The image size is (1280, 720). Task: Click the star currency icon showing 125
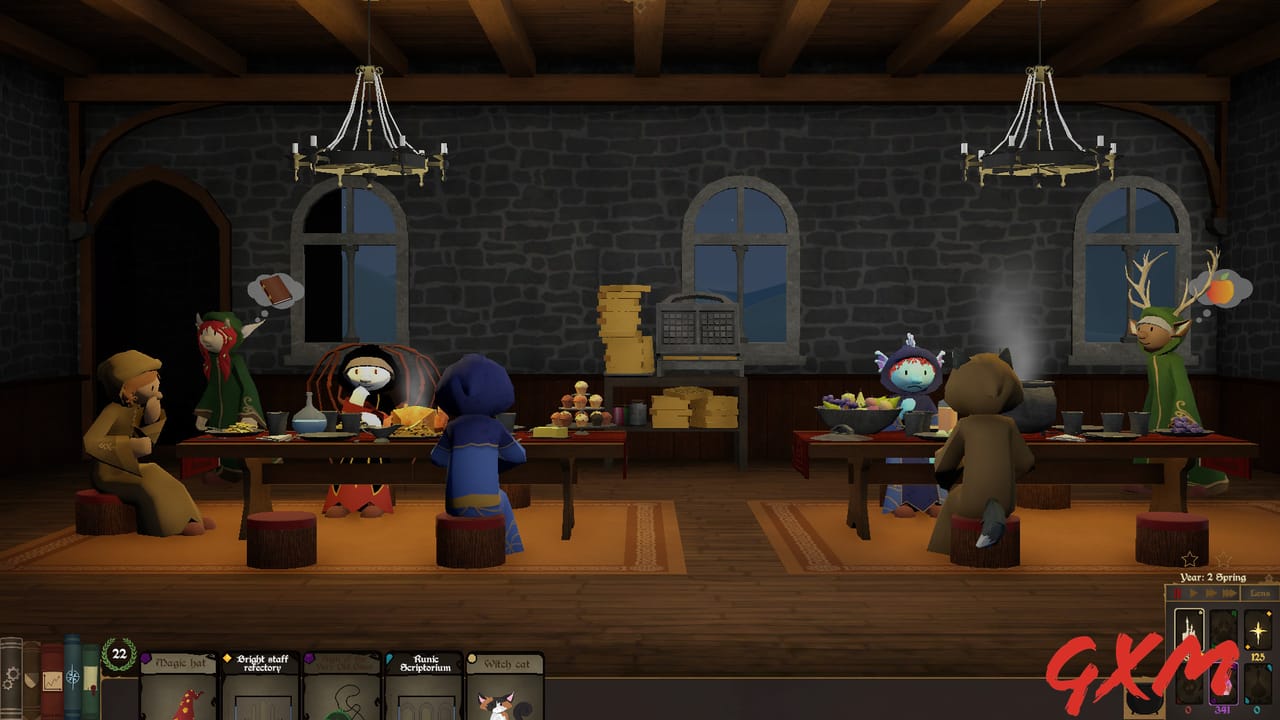(x=1257, y=630)
